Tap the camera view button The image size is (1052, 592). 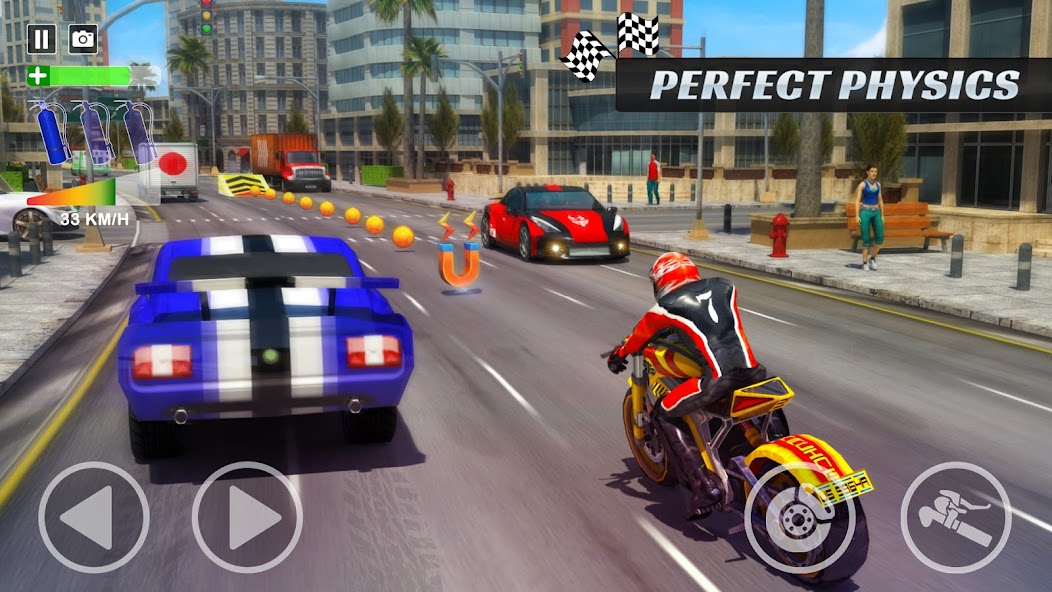(83, 39)
